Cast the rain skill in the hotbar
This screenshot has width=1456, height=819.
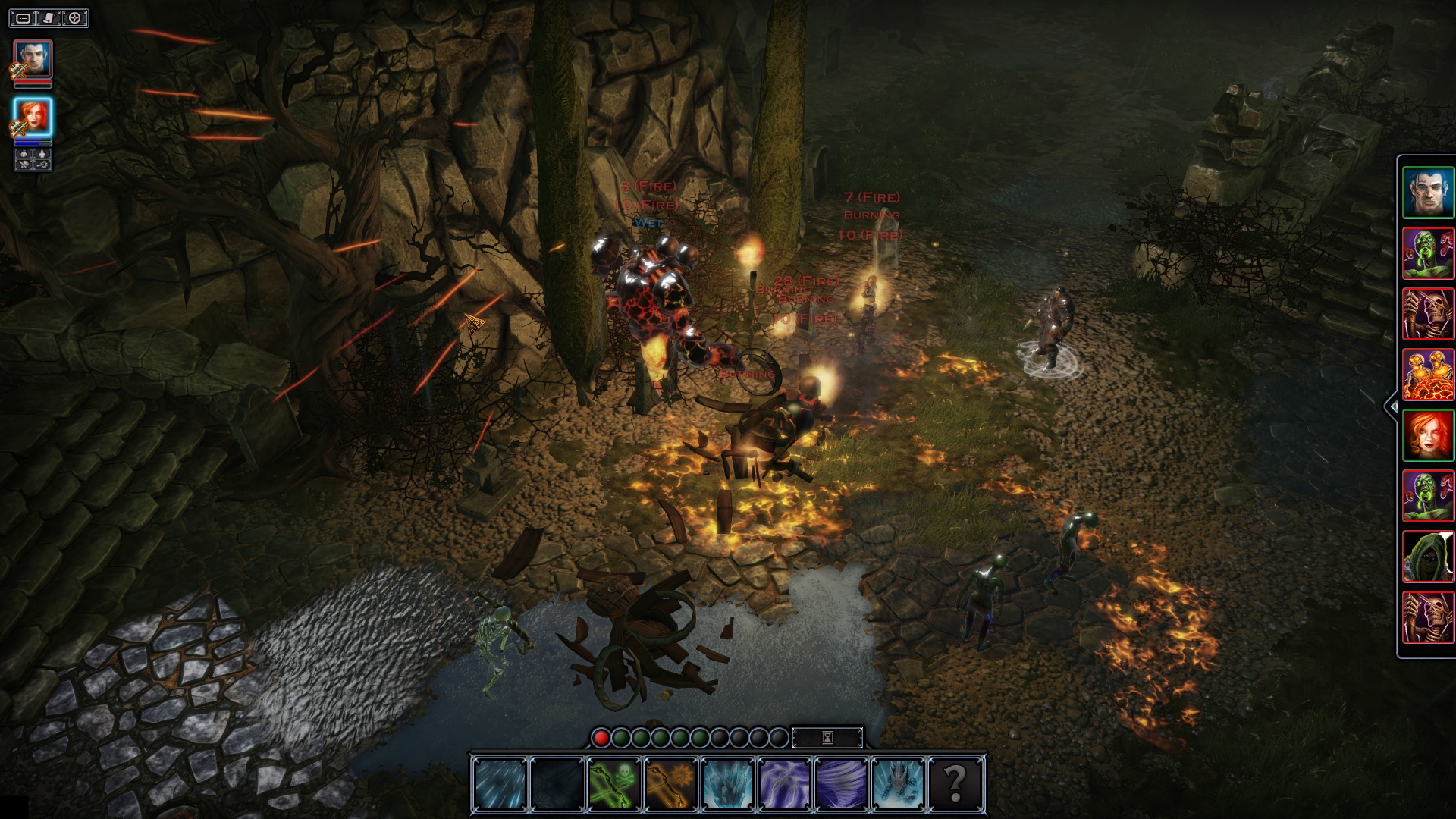500,783
